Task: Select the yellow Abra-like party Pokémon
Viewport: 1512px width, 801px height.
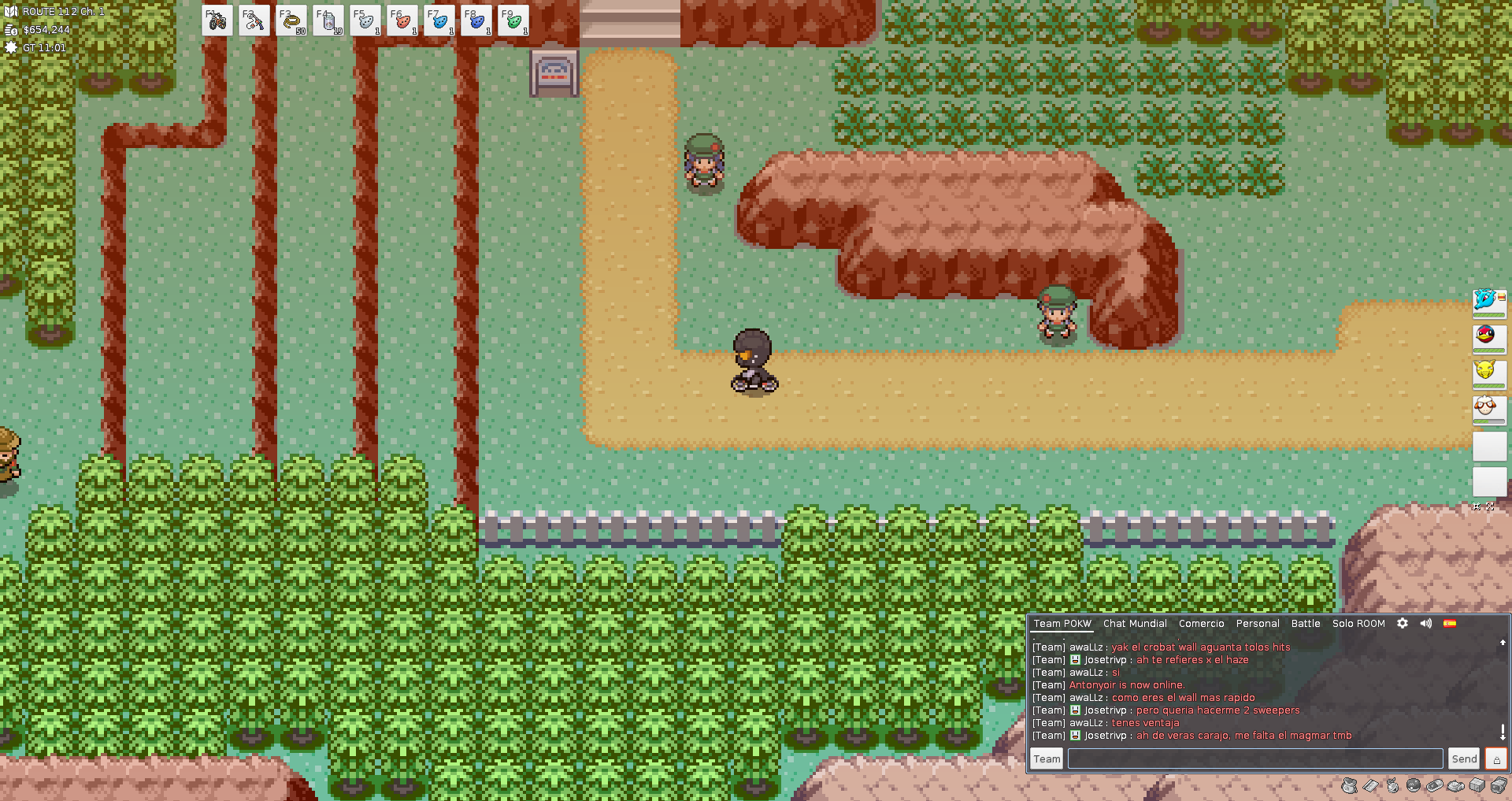Action: [1488, 373]
